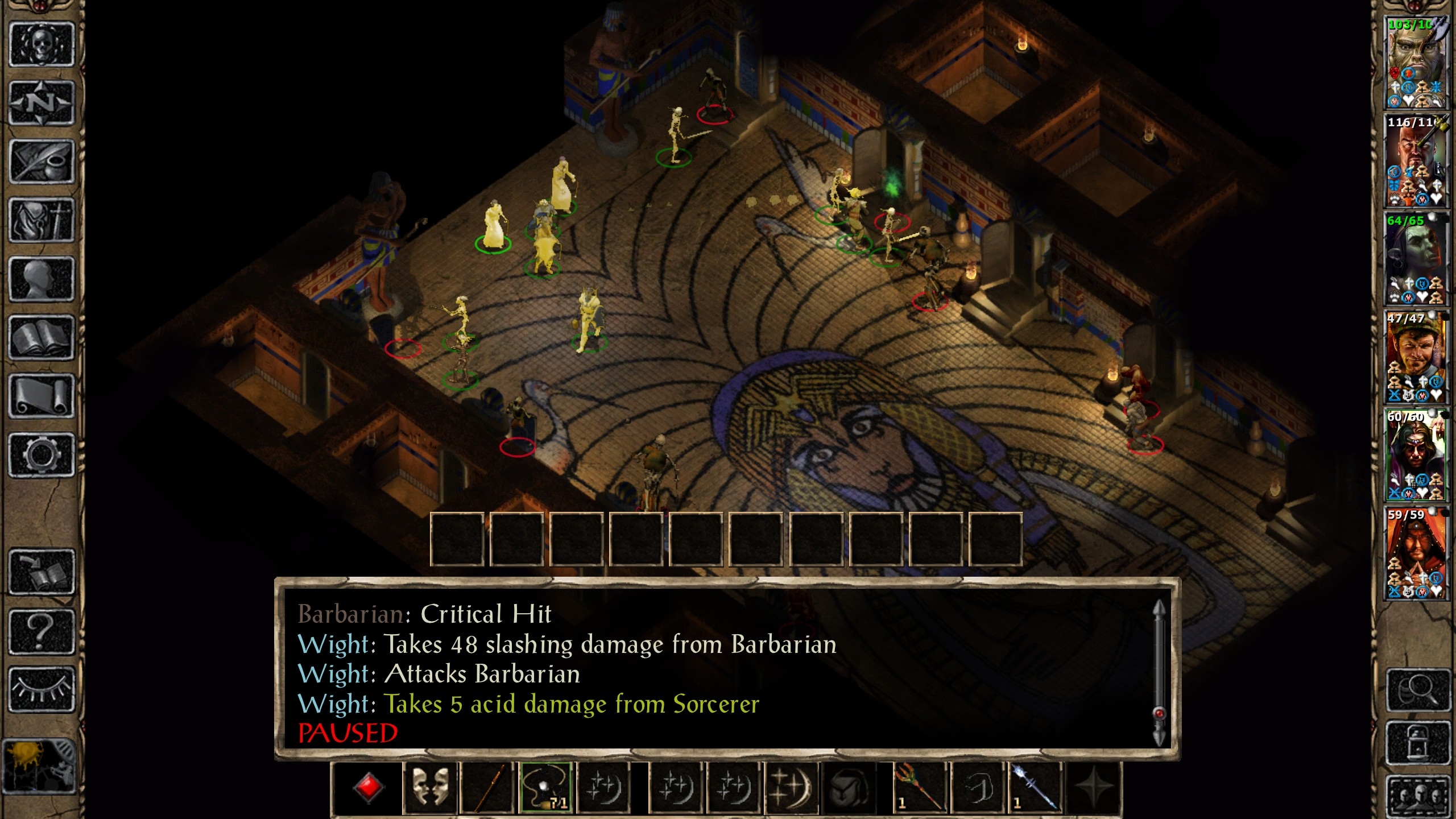This screenshot has height=819, width=1456.
Task: Open the inventory screen button
Action: pos(42,220)
